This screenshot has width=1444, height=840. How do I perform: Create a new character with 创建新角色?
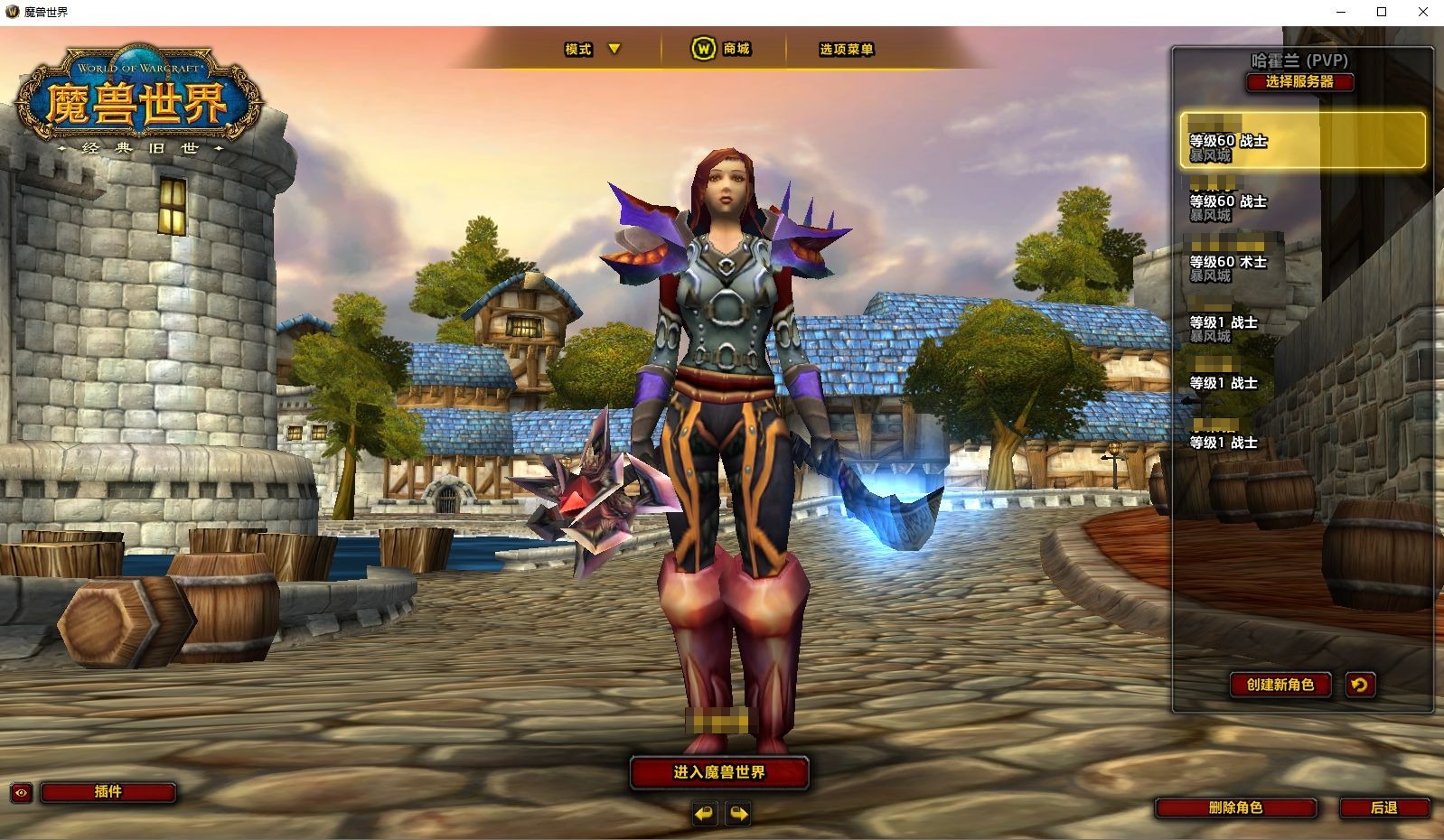[1280, 685]
